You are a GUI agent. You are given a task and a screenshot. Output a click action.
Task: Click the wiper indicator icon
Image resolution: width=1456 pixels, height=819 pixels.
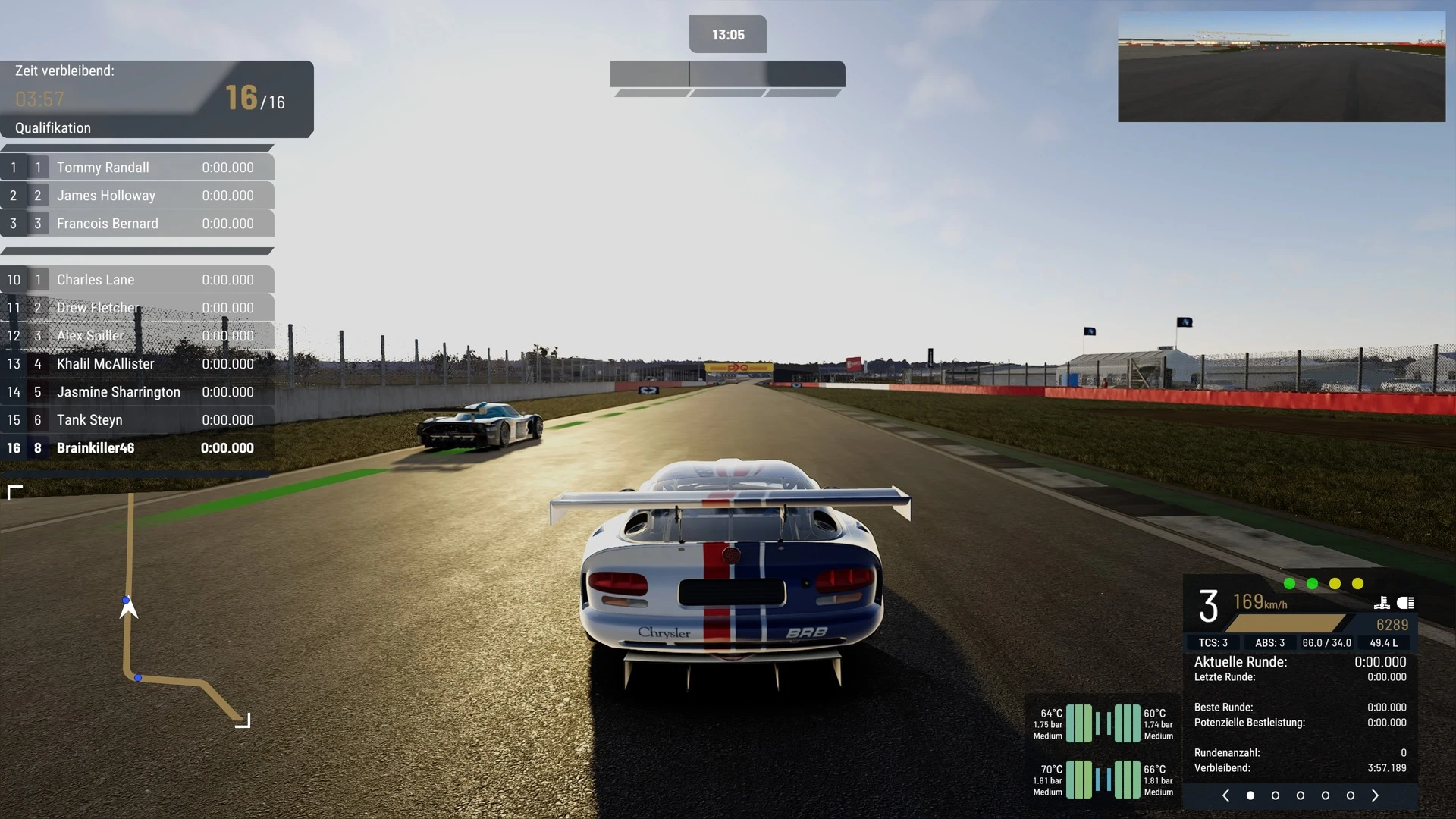1382,603
